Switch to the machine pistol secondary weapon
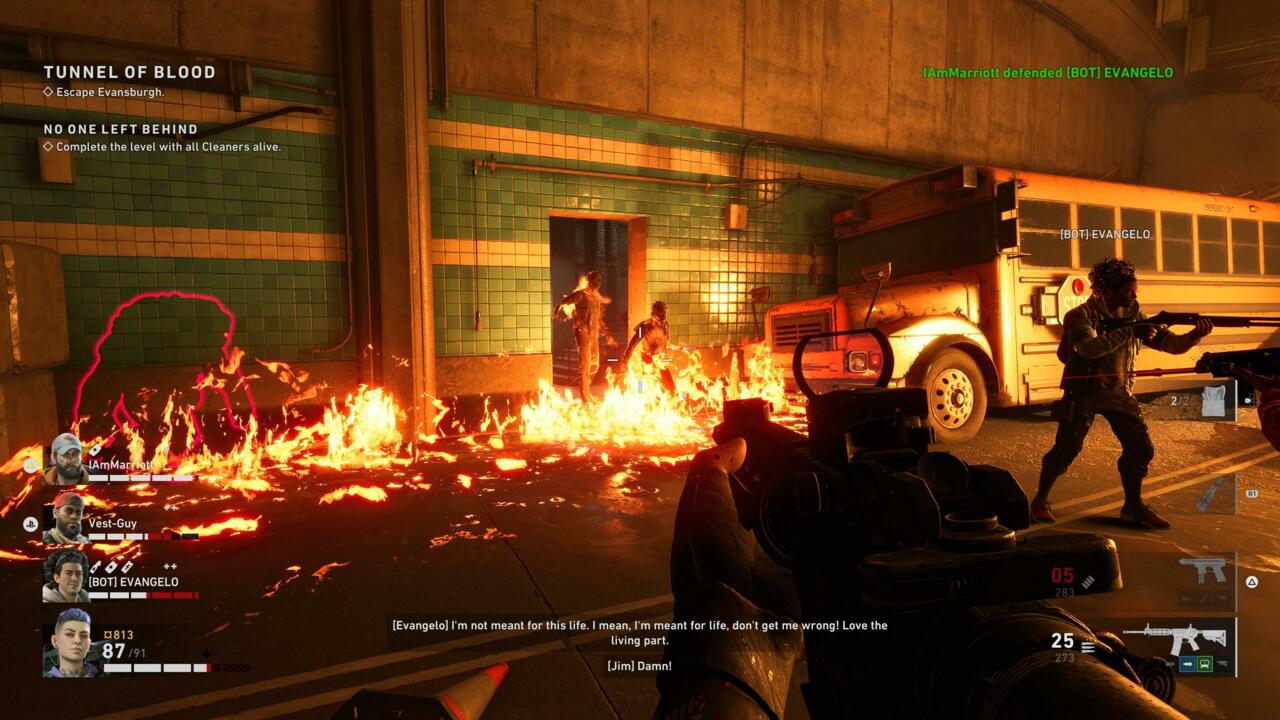Screen dimensions: 1280x720 [1201, 571]
